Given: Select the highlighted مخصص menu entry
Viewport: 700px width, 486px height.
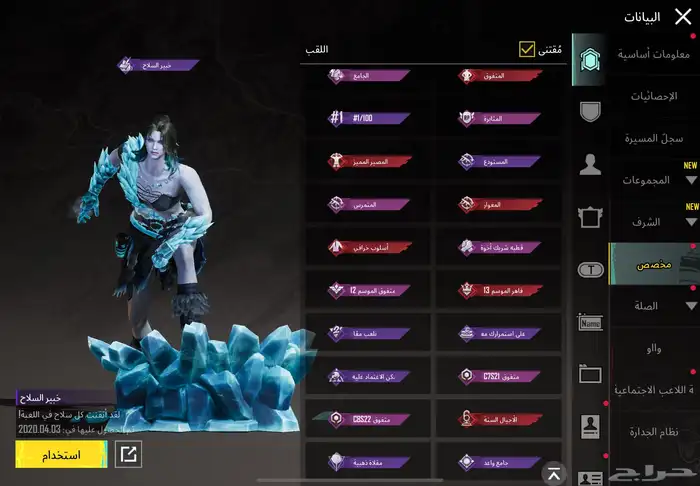Looking at the screenshot, I should point(654,264).
